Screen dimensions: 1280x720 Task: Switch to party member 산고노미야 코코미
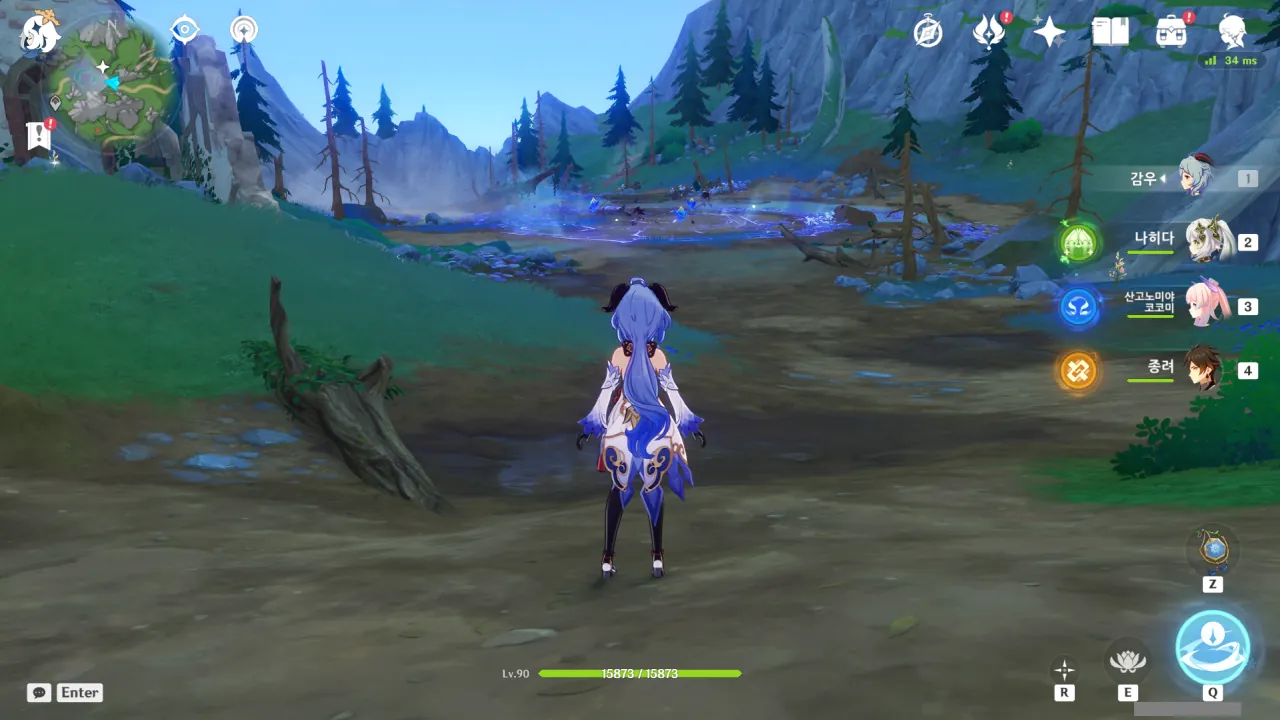1207,305
